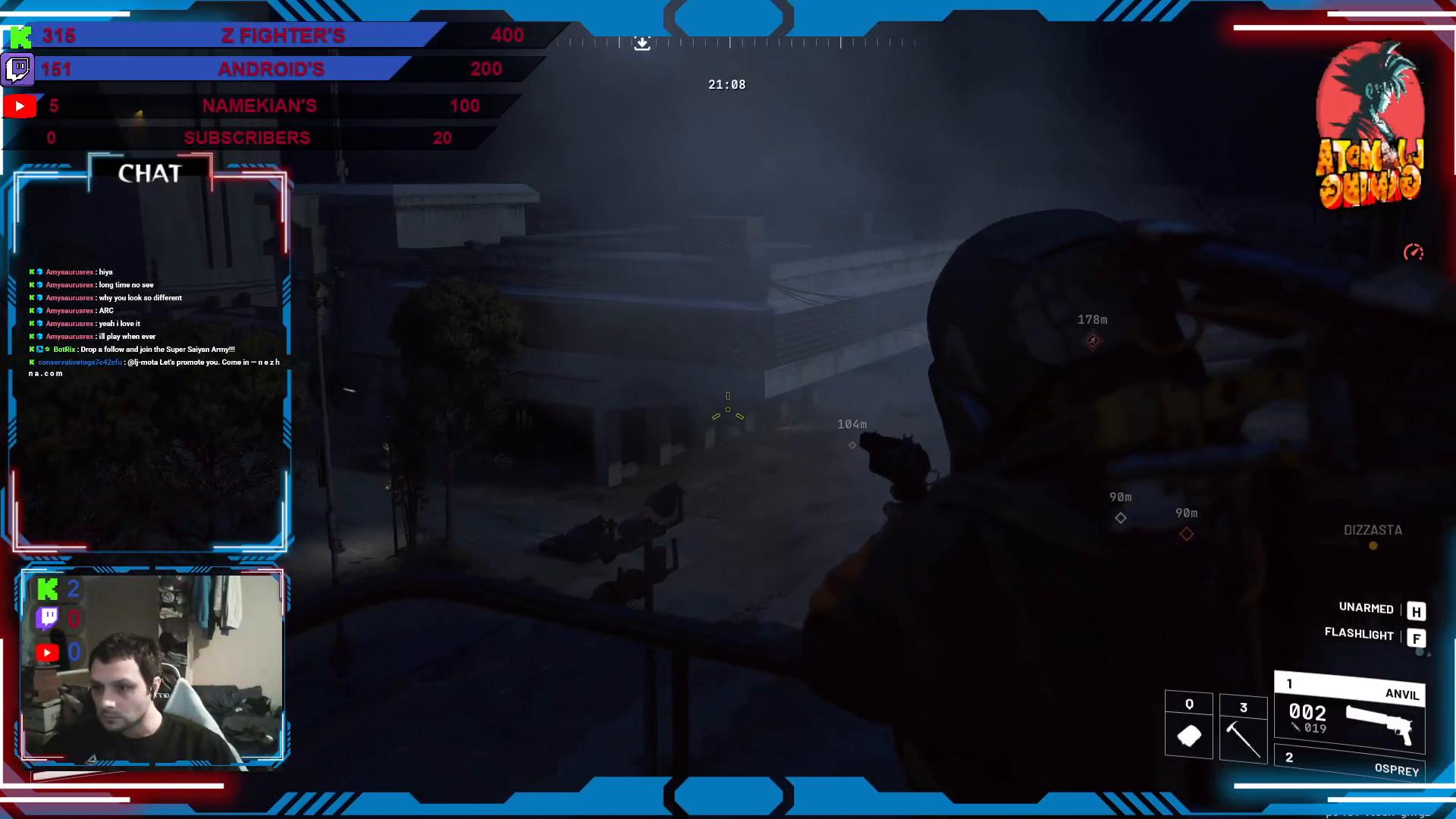The width and height of the screenshot is (1456, 819).
Task: Toggle the flashlight via the F key button
Action: point(1417,639)
